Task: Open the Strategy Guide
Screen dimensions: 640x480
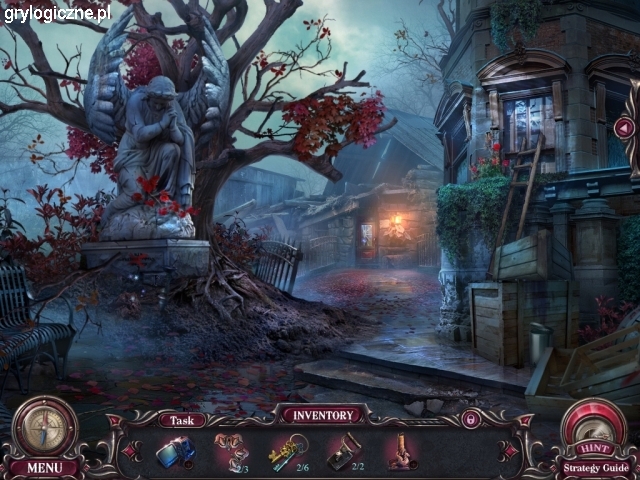Action: [x=595, y=467]
